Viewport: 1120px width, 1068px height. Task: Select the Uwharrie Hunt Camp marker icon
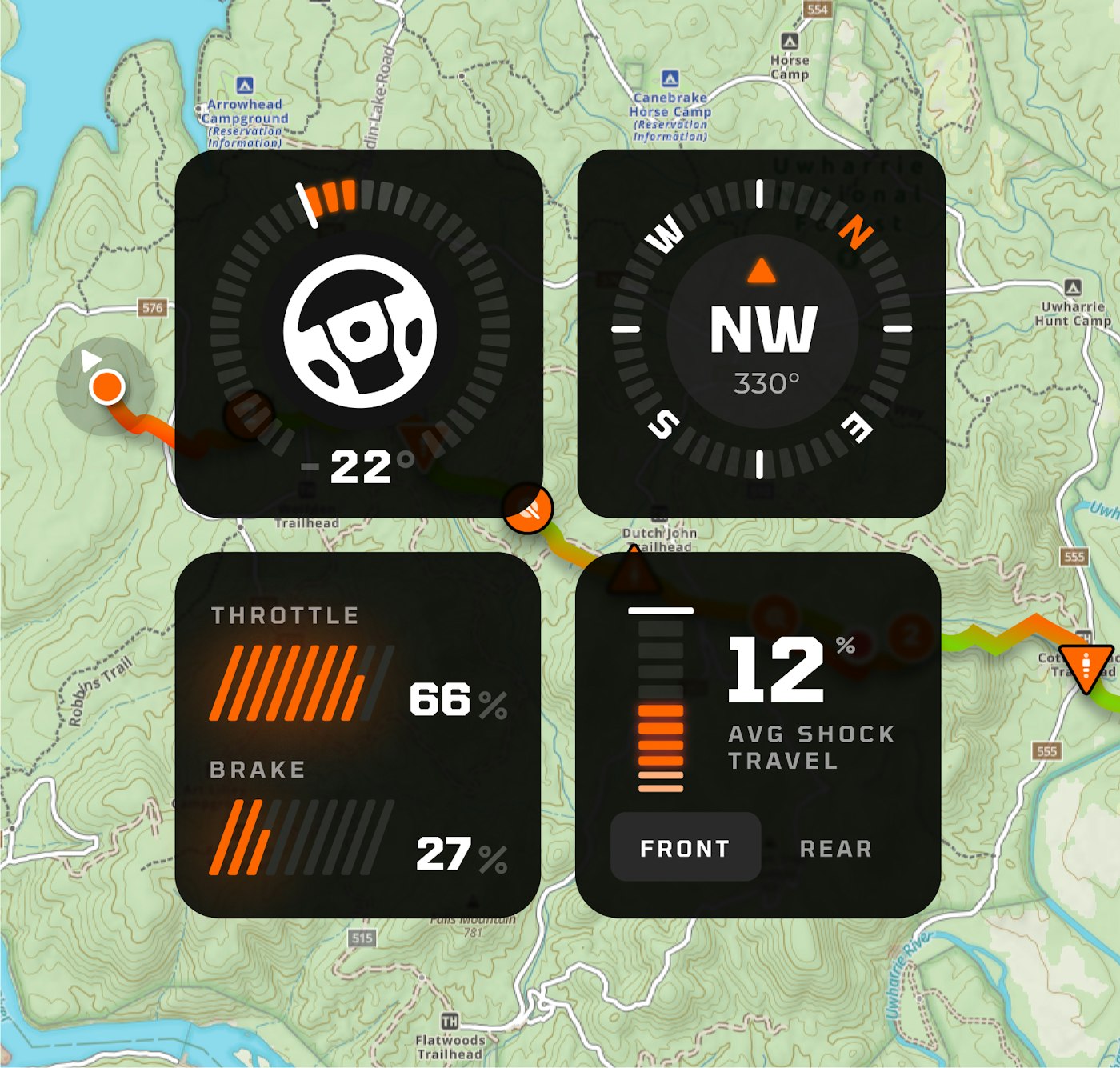(1073, 288)
